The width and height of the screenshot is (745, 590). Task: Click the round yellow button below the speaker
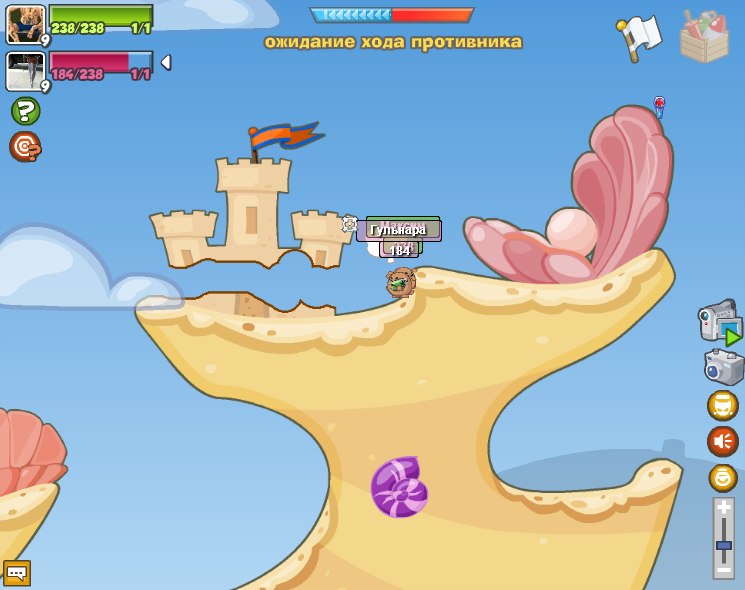tap(723, 477)
